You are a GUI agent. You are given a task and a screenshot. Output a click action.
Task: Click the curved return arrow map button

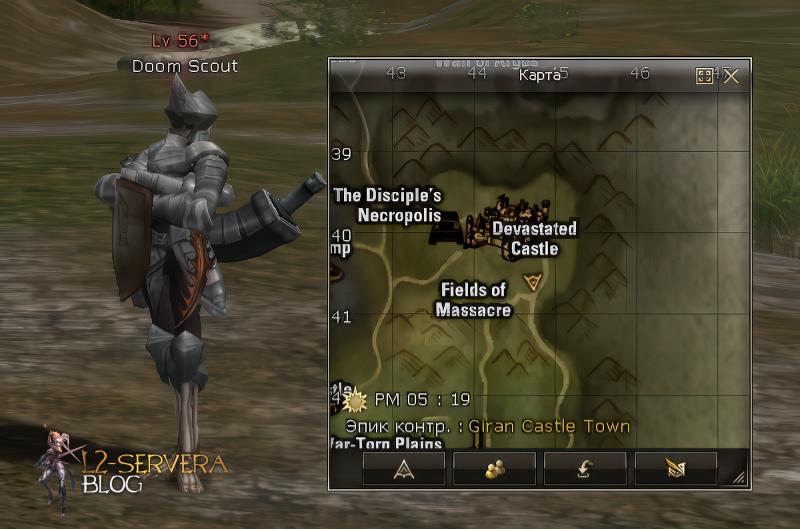pyautogui.click(x=585, y=468)
